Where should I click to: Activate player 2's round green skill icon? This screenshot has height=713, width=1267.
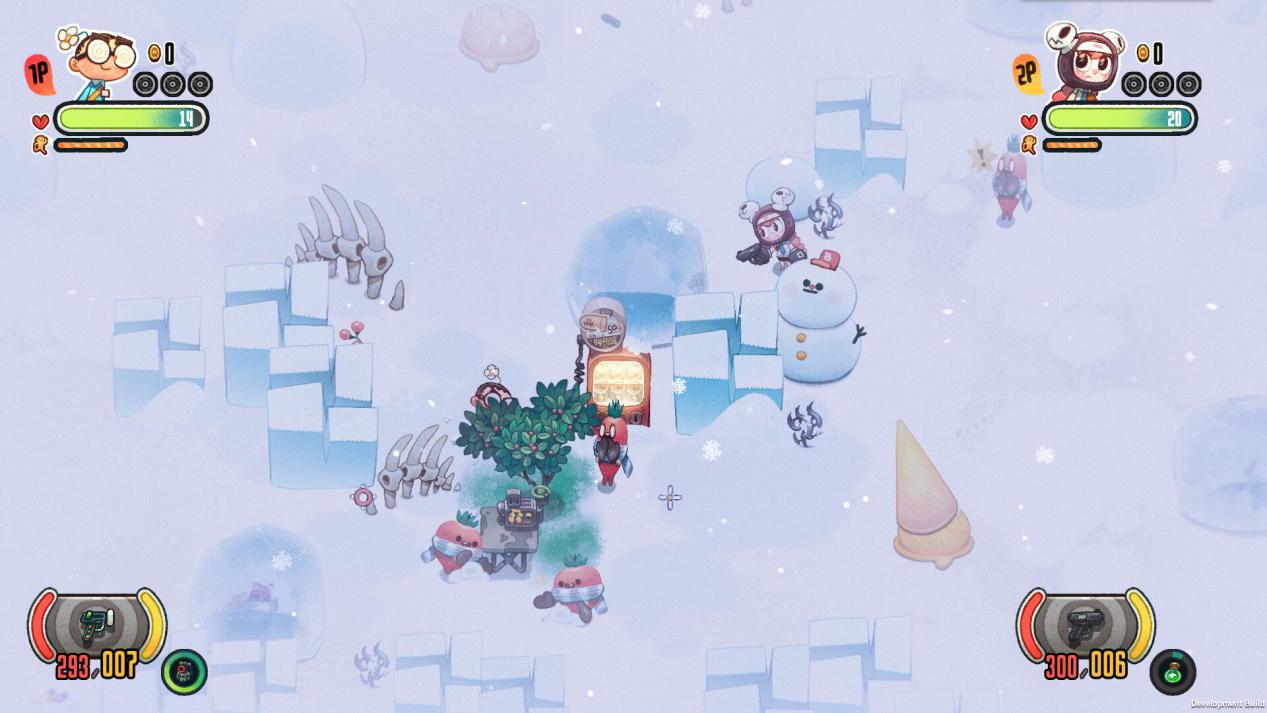1172,672
